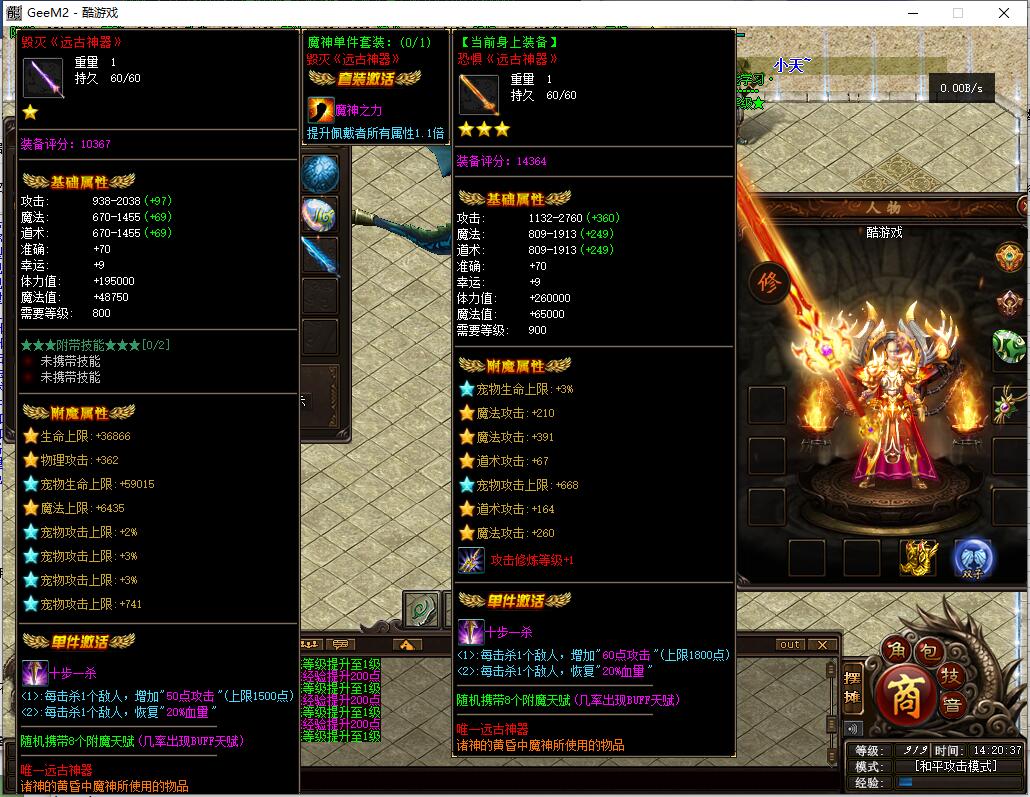This screenshot has height=797, width=1030.
Task: Click the chat panel's out button
Action: (790, 645)
